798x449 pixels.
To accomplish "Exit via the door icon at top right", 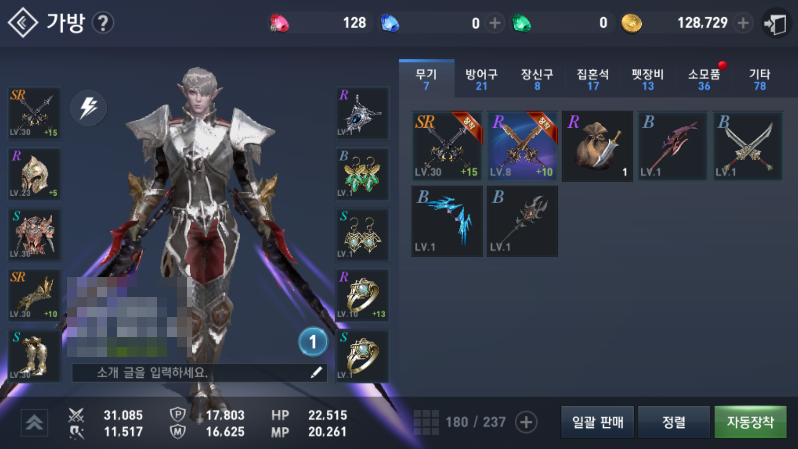I will 774,23.
